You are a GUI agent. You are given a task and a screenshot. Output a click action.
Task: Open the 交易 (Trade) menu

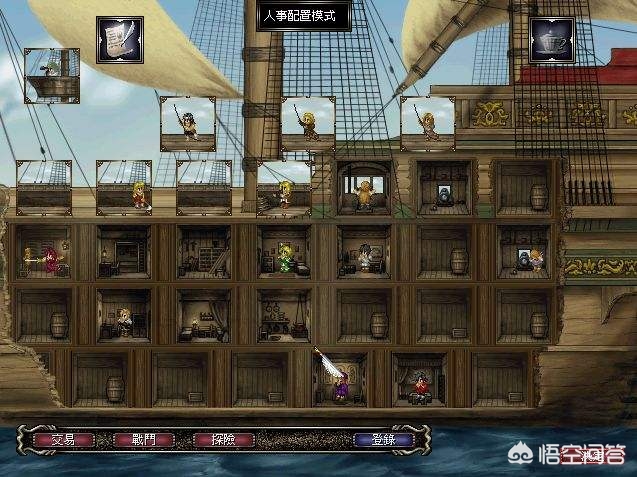[x=63, y=439]
